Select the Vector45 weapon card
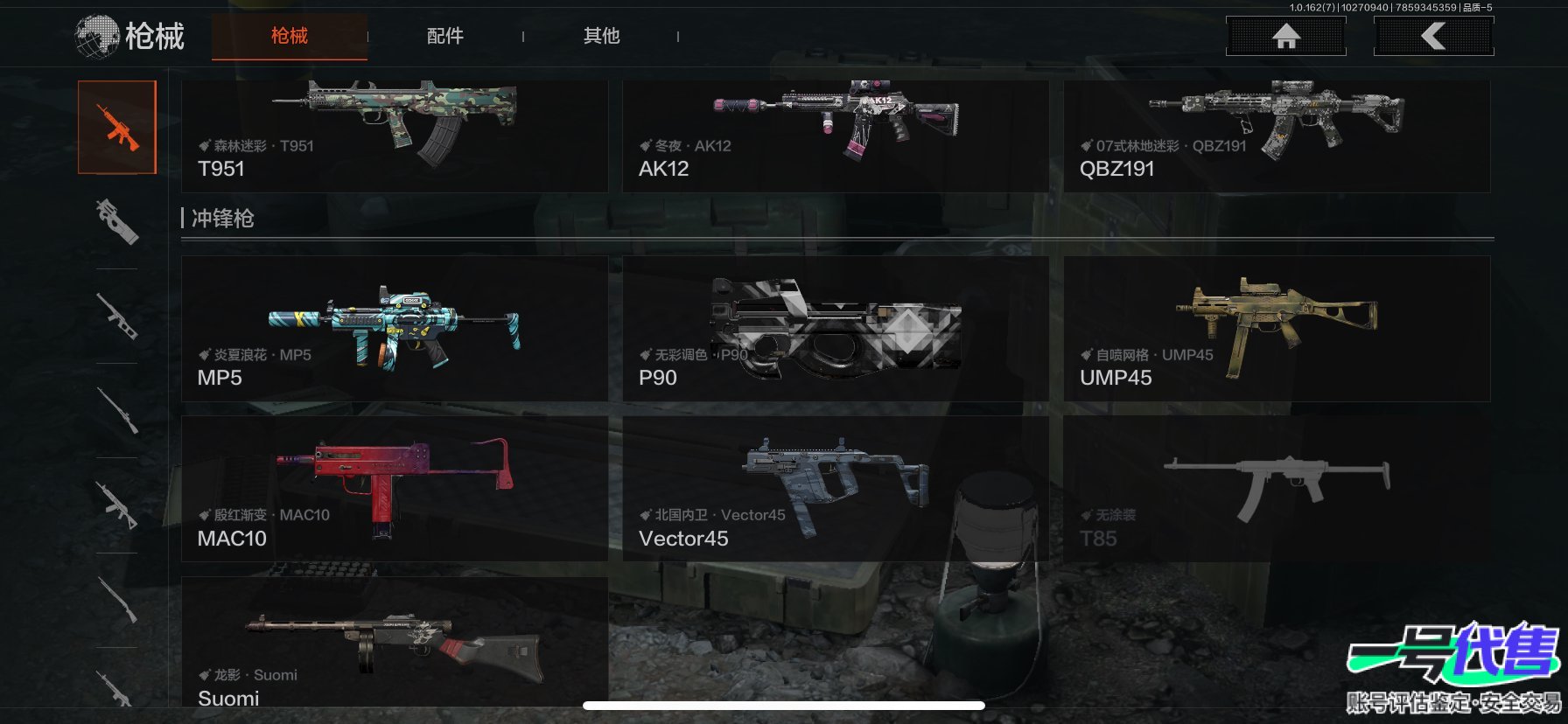Image resolution: width=1568 pixels, height=724 pixels. [x=835, y=489]
